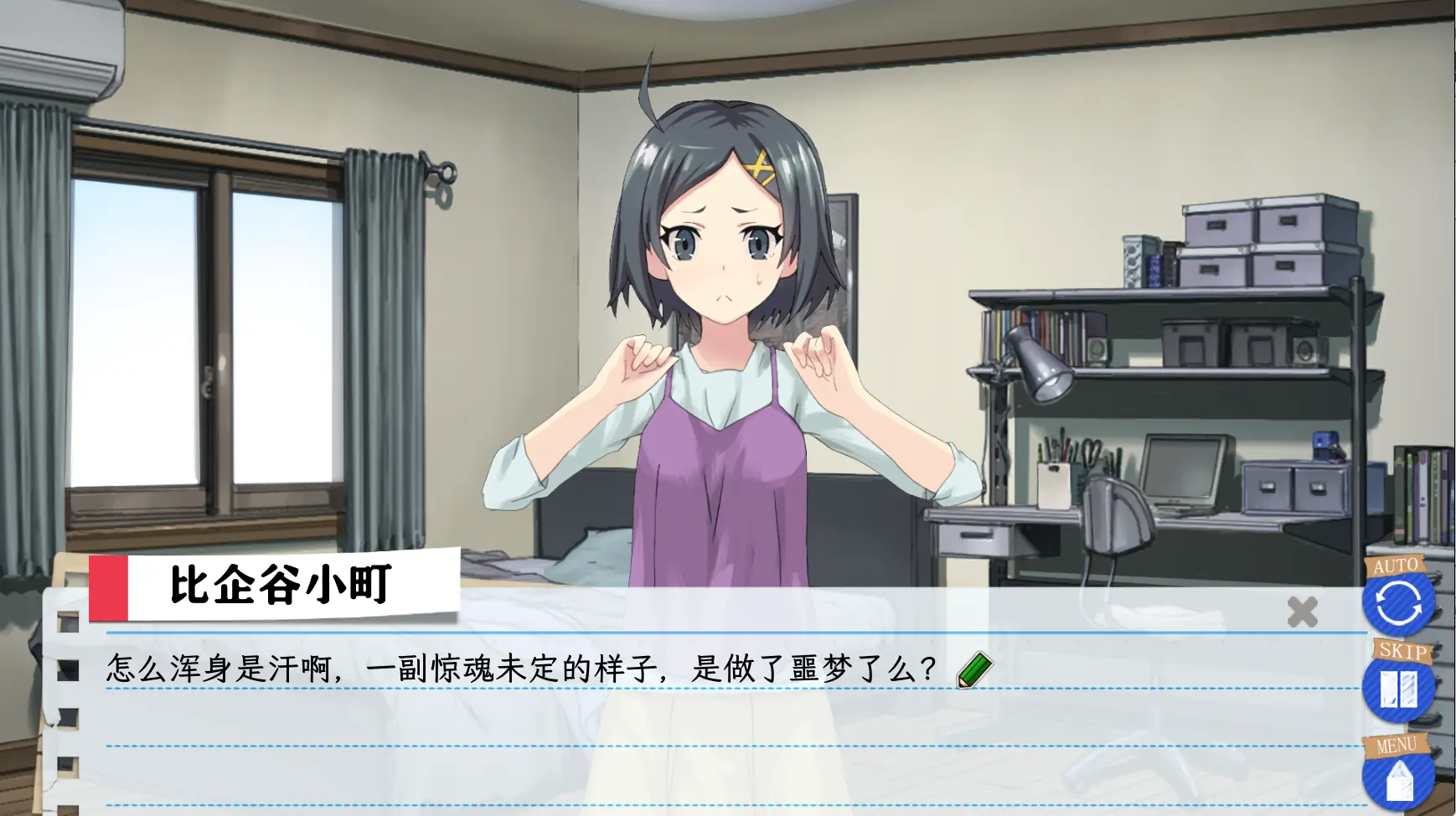The height and width of the screenshot is (816, 1456).
Task: Open the MENU button
Action: [1397, 780]
